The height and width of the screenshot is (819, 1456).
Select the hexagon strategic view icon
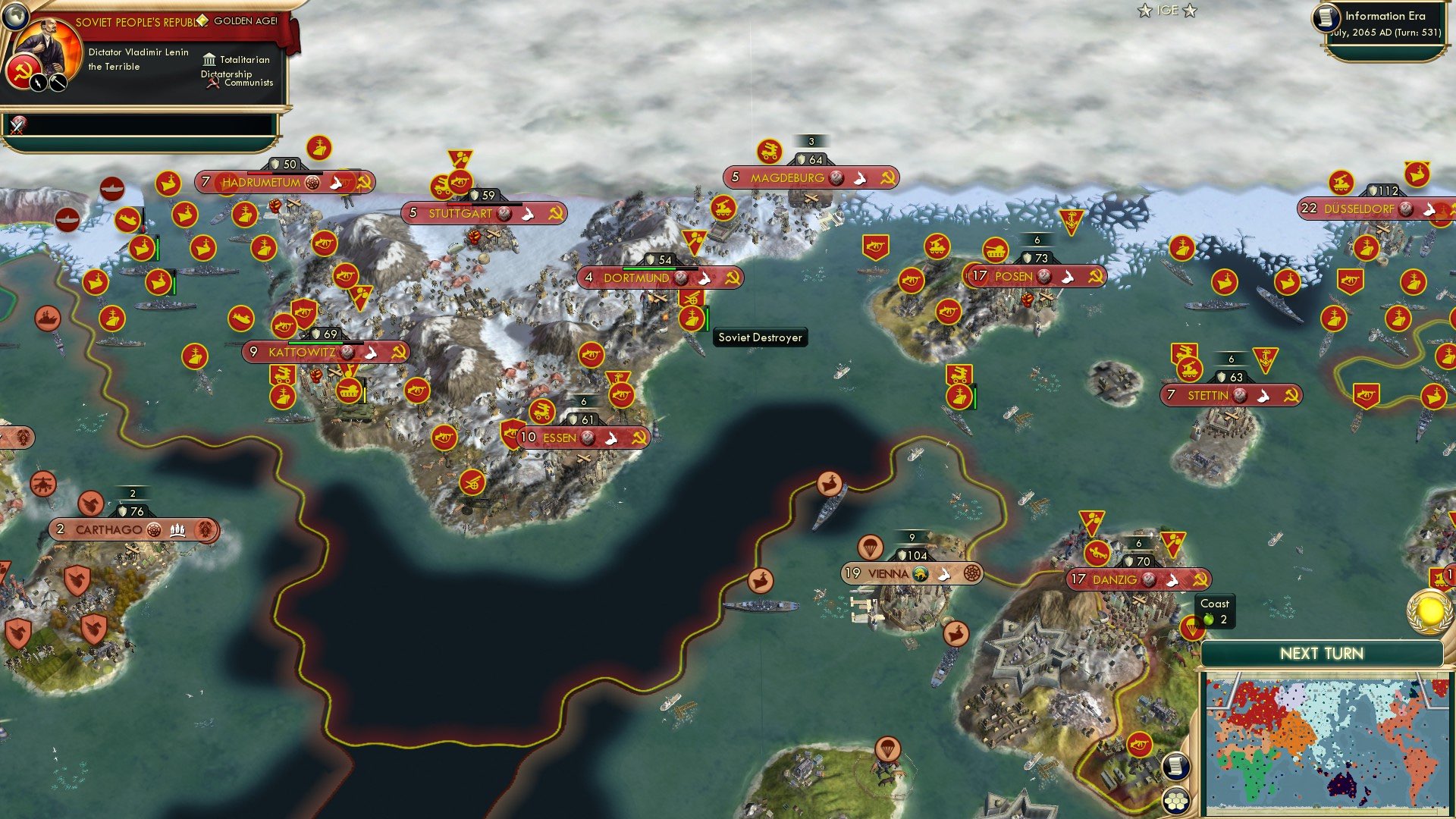1175,800
